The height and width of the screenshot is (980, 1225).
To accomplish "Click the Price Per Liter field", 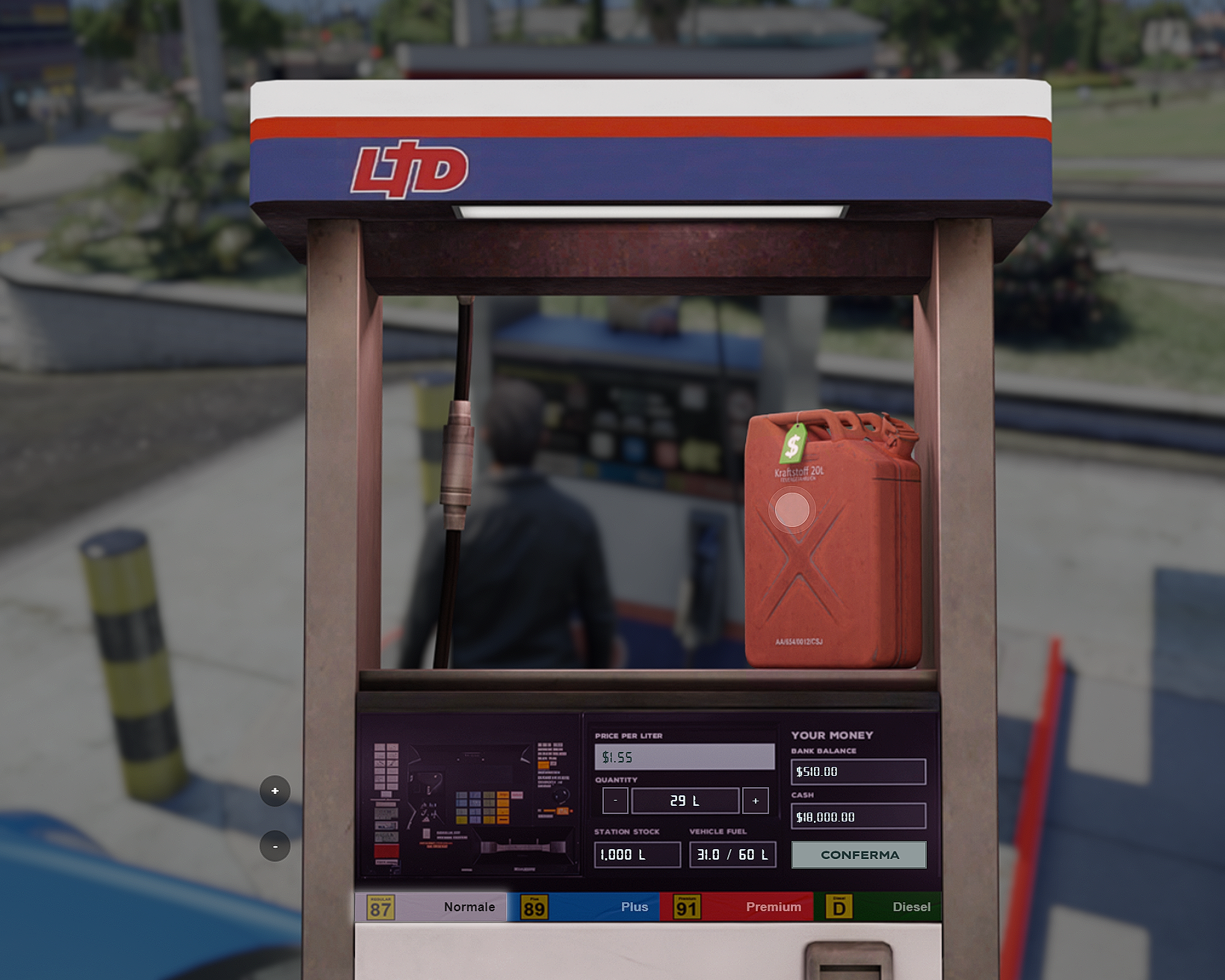I will [x=683, y=756].
